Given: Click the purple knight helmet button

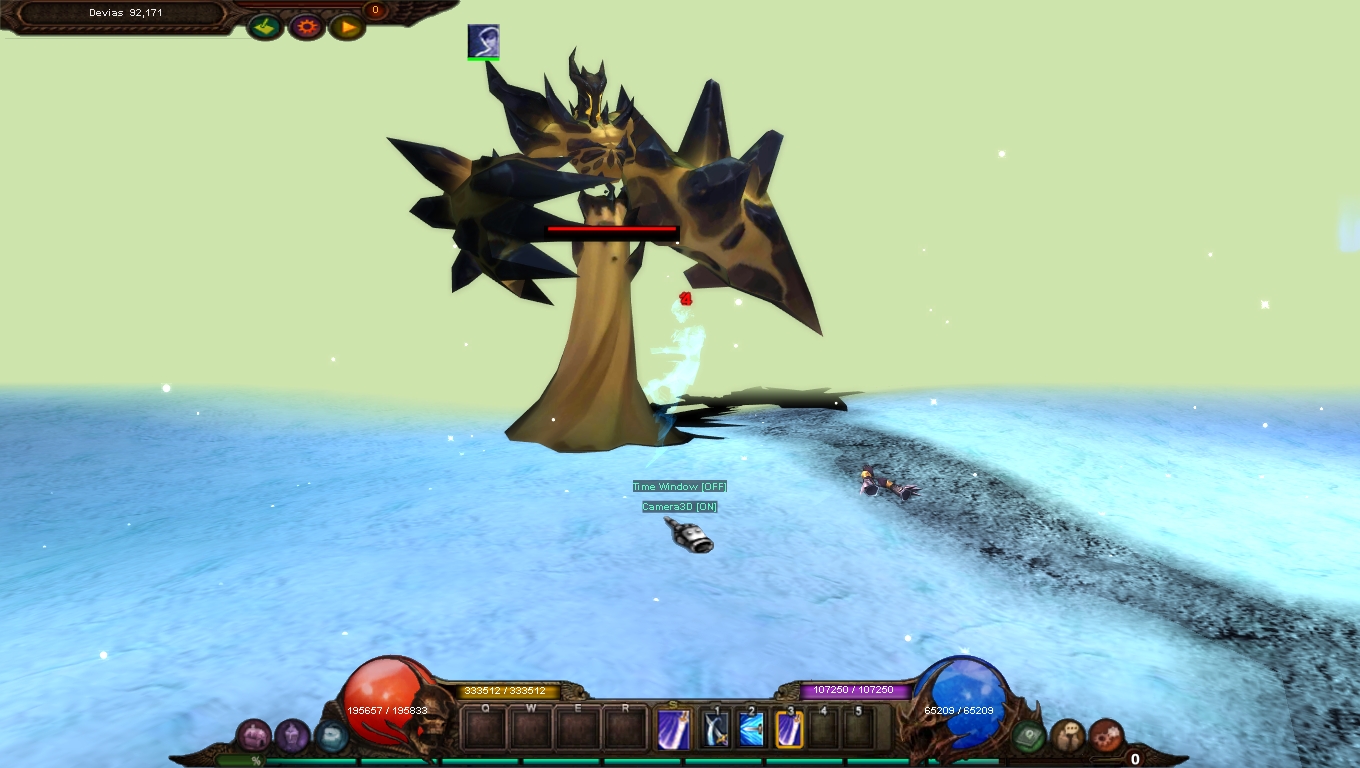Looking at the screenshot, I should (292, 736).
